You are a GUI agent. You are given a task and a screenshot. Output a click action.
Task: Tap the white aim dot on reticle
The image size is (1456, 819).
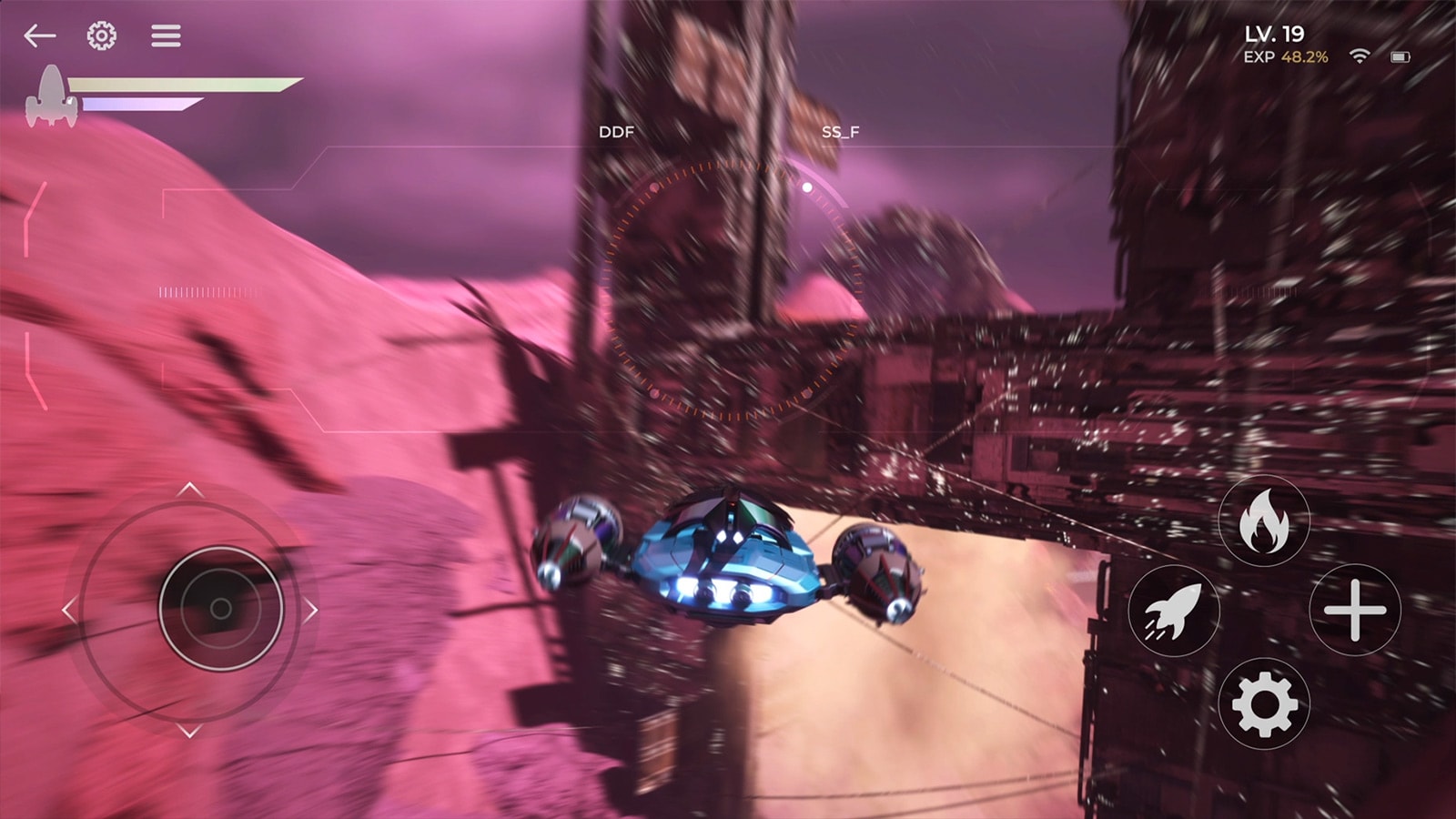click(806, 188)
